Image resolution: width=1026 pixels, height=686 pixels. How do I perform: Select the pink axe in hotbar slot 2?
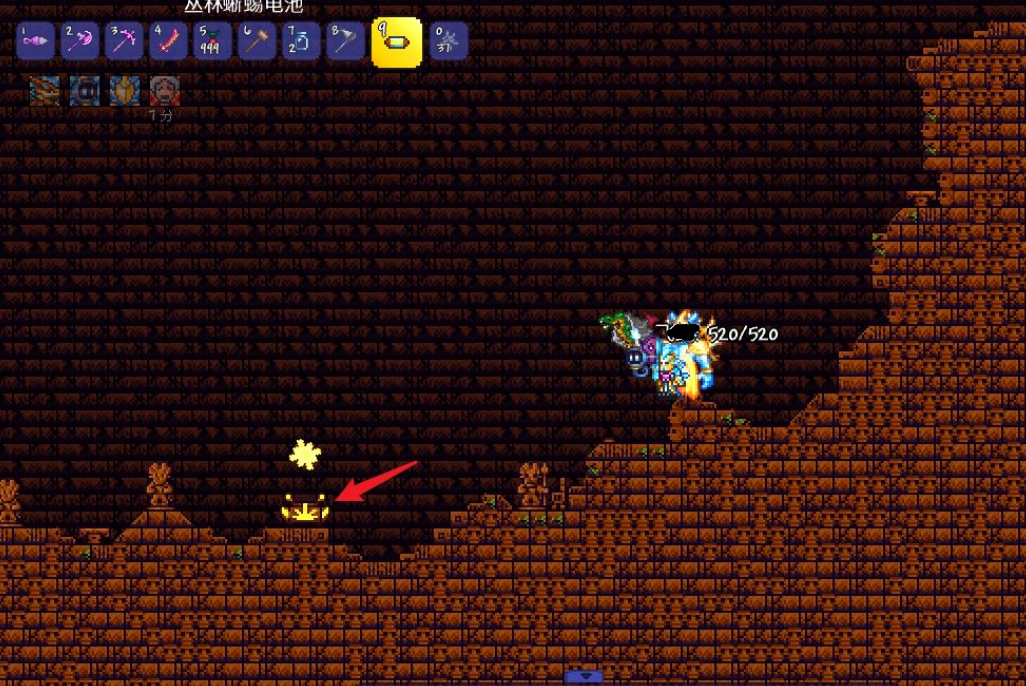[x=80, y=42]
